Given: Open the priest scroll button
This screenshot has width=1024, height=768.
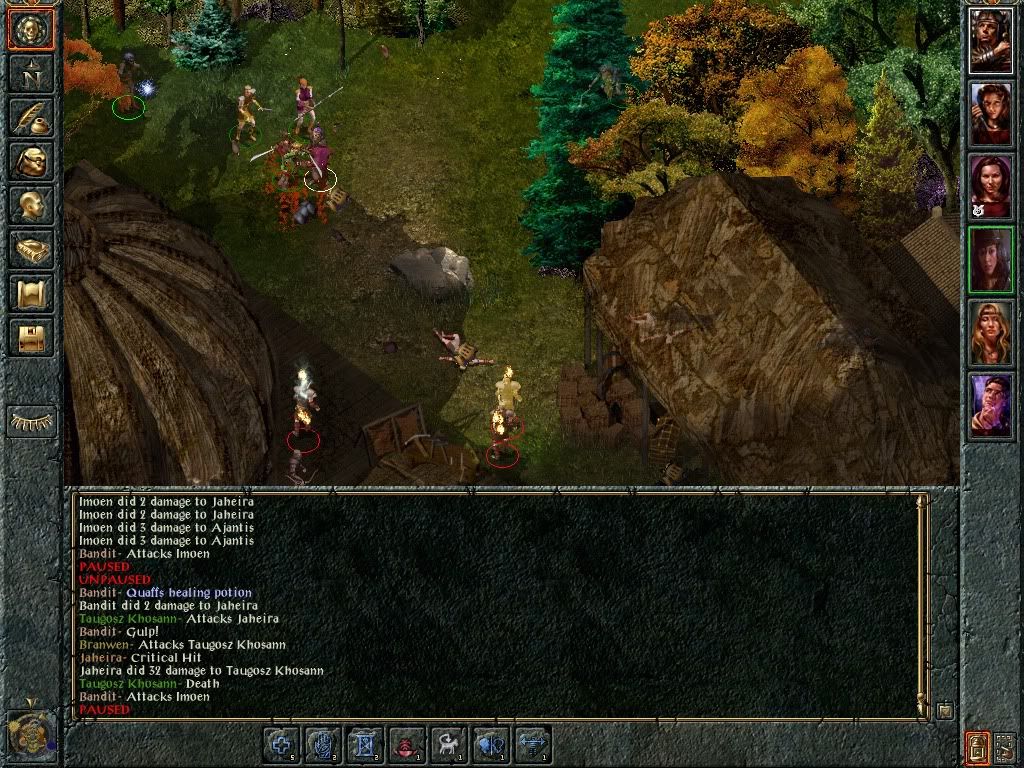Looking at the screenshot, I should click(31, 293).
